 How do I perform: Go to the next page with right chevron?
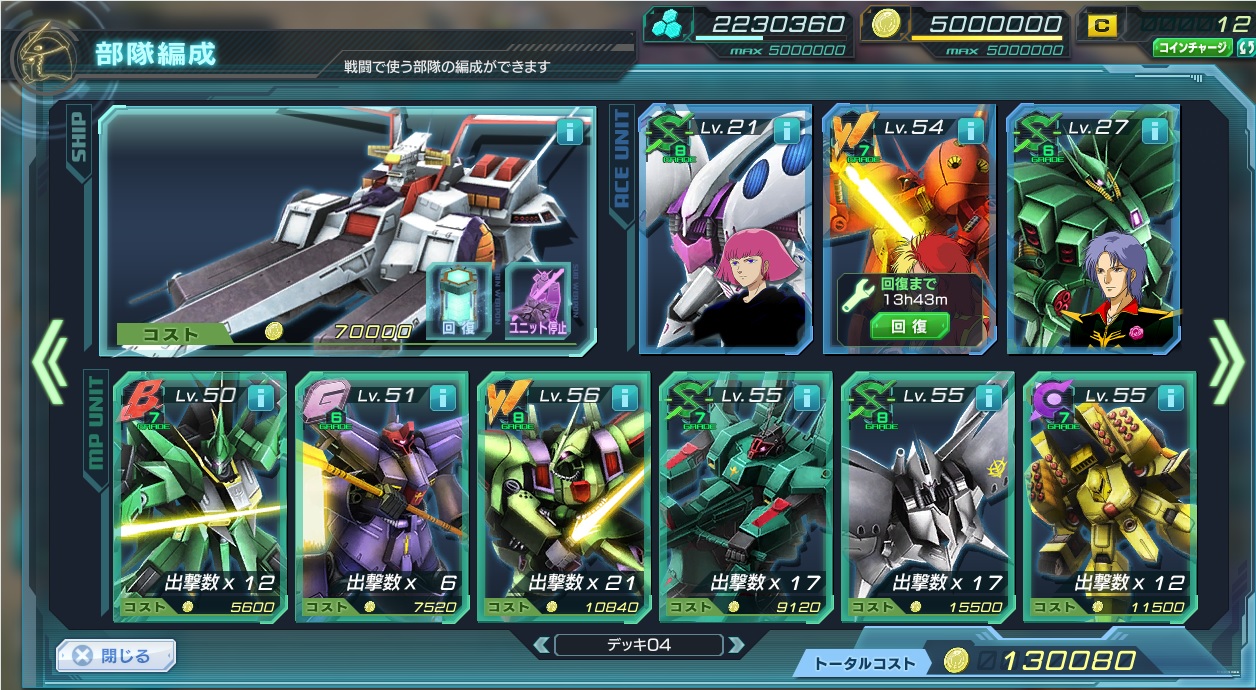pos(1225,361)
